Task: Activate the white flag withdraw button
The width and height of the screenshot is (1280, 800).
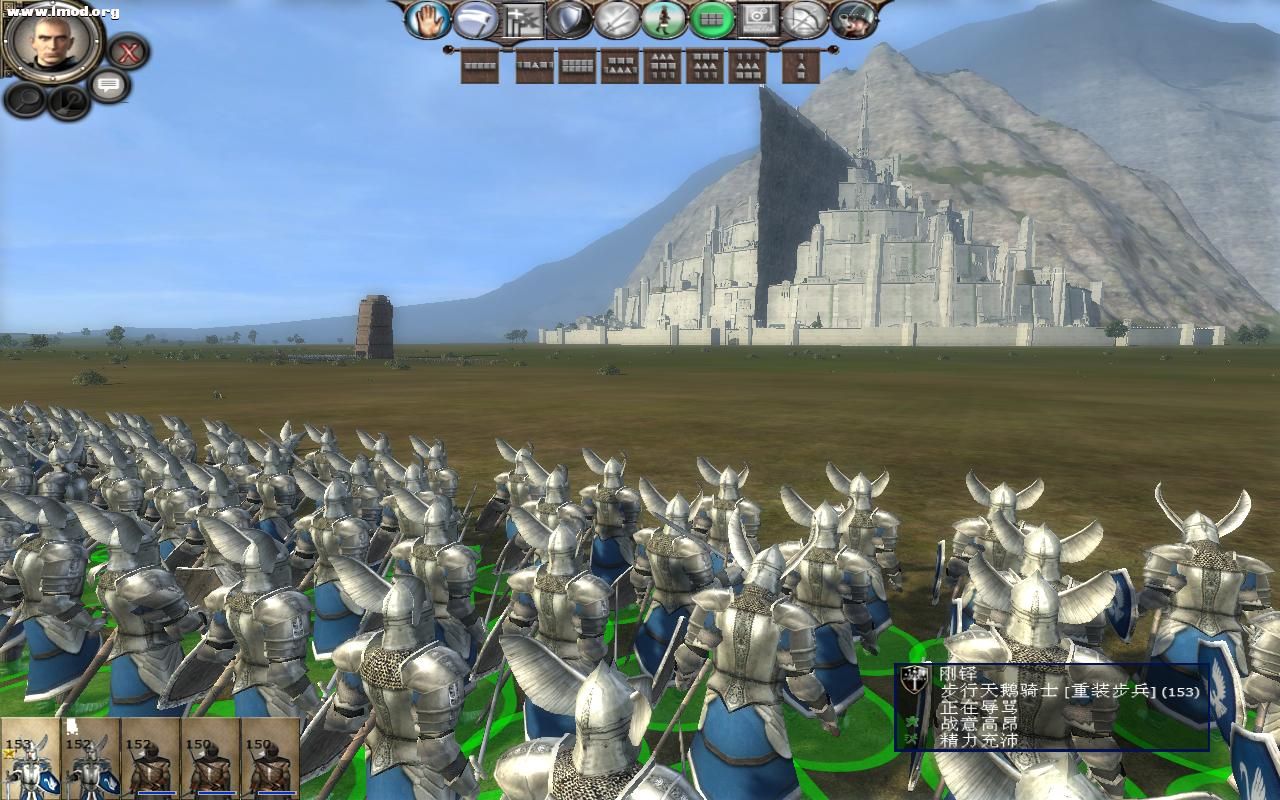Action: pos(476,20)
